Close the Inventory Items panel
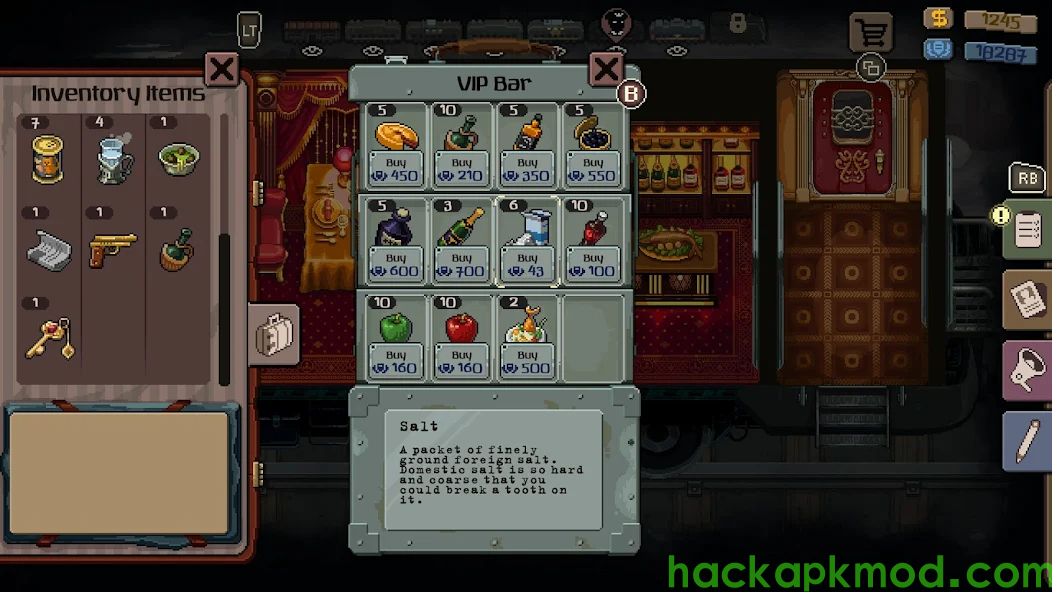 (x=221, y=70)
